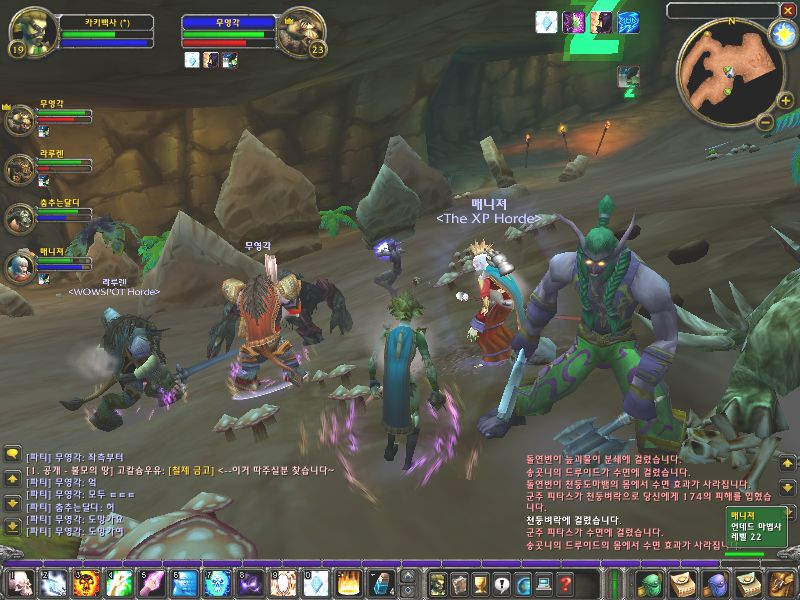Select party member 라루렌's portrait frame
Image resolution: width=800 pixels, height=600 pixels.
click(x=20, y=169)
